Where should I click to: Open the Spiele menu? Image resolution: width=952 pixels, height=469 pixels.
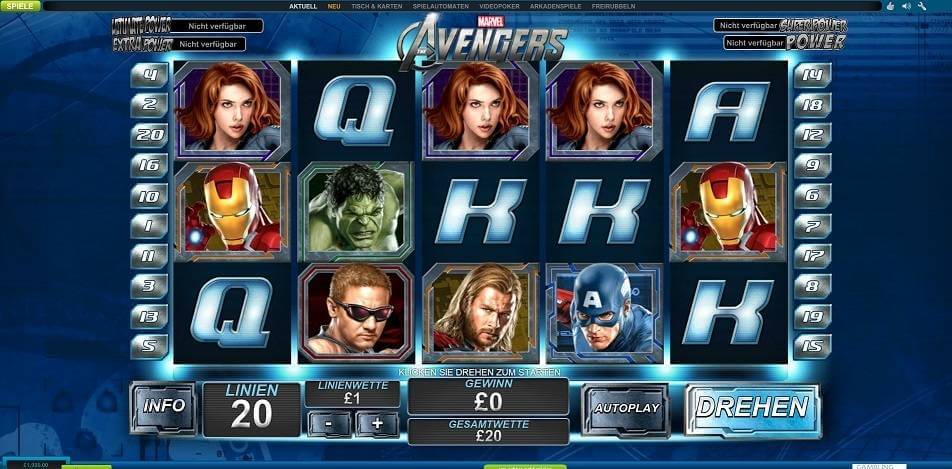19,6
